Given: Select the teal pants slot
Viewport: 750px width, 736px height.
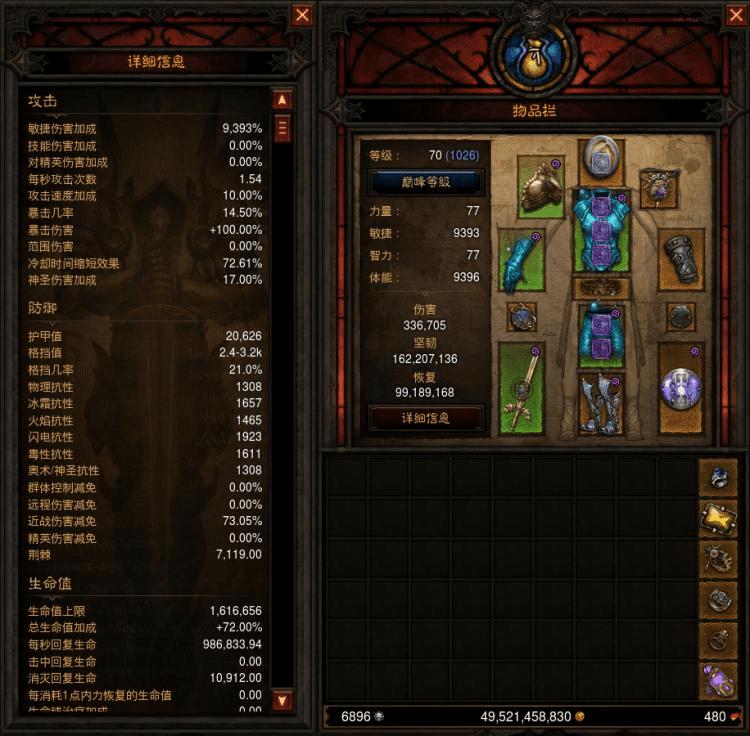Looking at the screenshot, I should pos(601,334).
